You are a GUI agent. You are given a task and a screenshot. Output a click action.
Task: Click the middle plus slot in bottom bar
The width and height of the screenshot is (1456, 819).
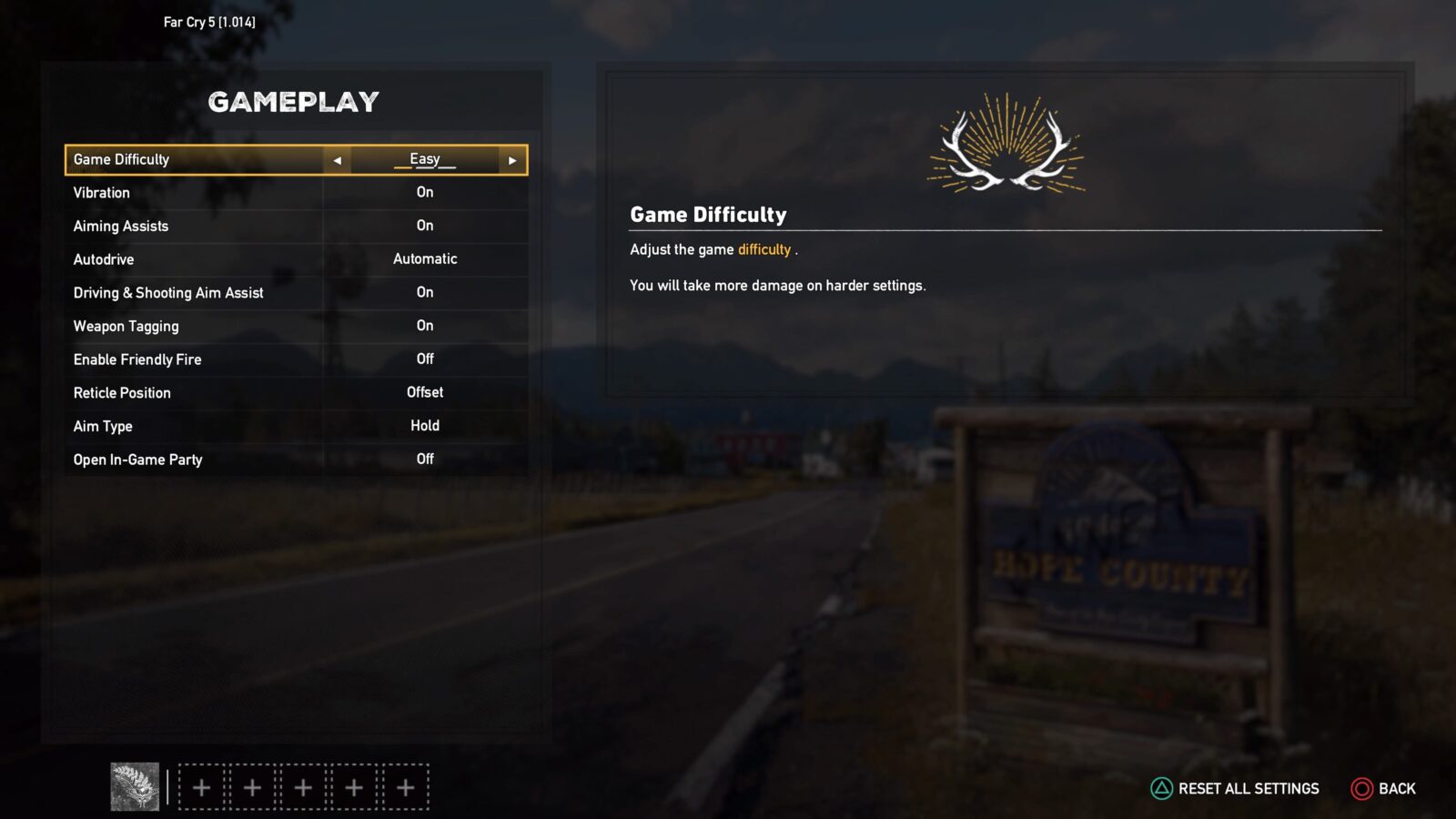point(301,786)
